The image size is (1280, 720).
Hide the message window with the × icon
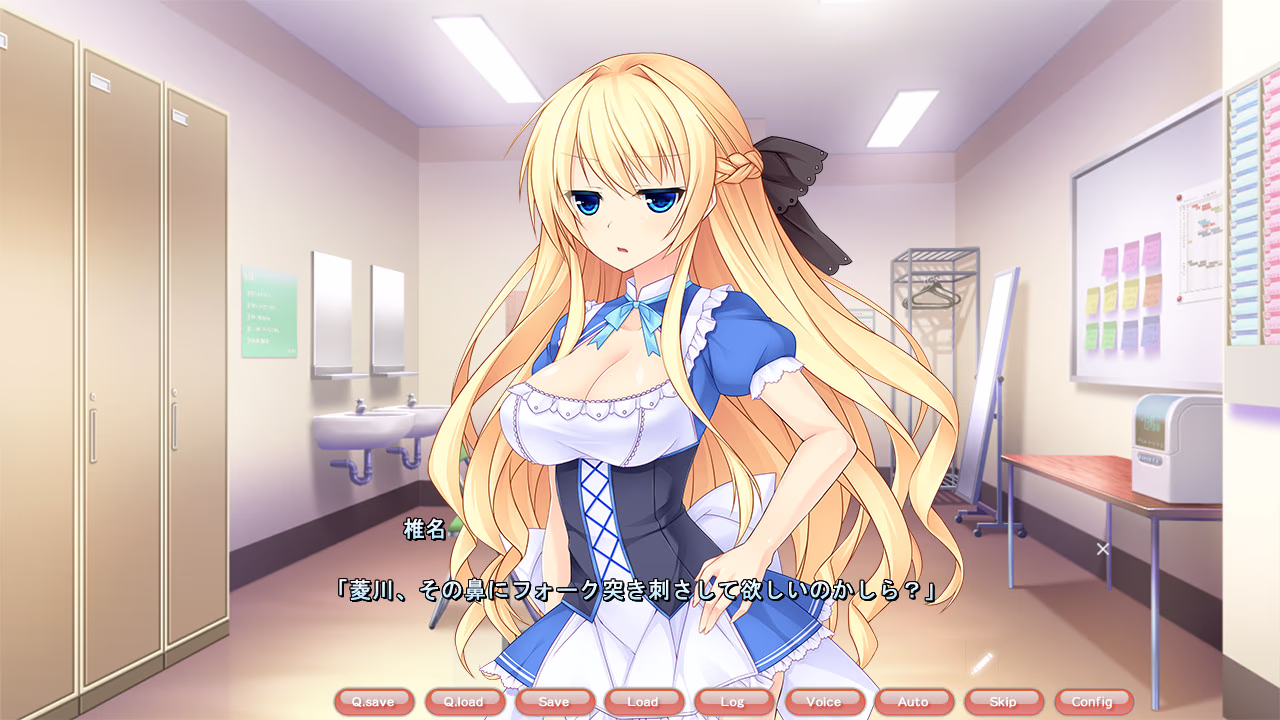[x=1101, y=547]
